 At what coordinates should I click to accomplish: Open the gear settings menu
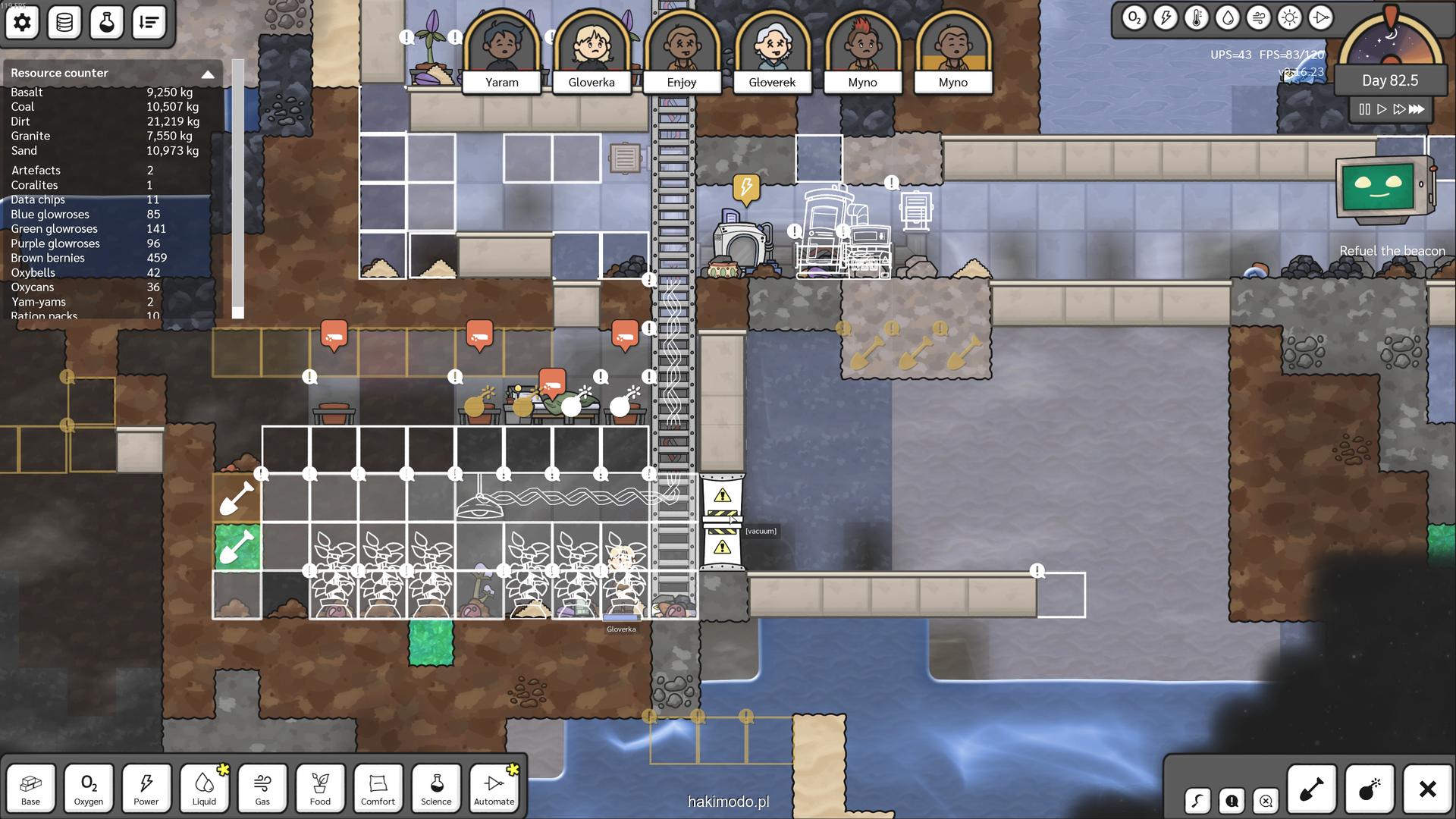point(22,23)
